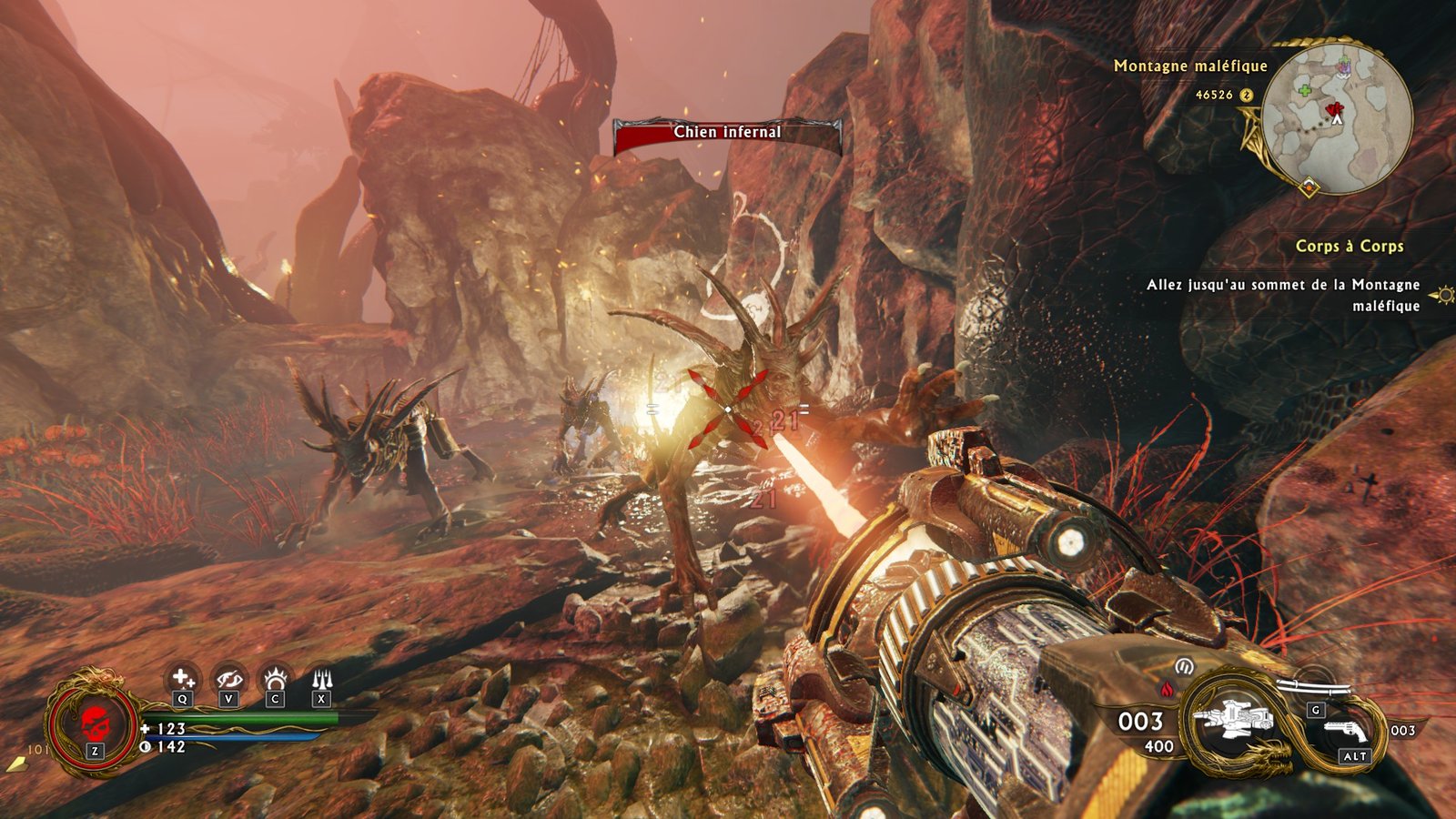The width and height of the screenshot is (1456, 819).
Task: Trigger the spiked ring burst ability
Action: [x=275, y=679]
